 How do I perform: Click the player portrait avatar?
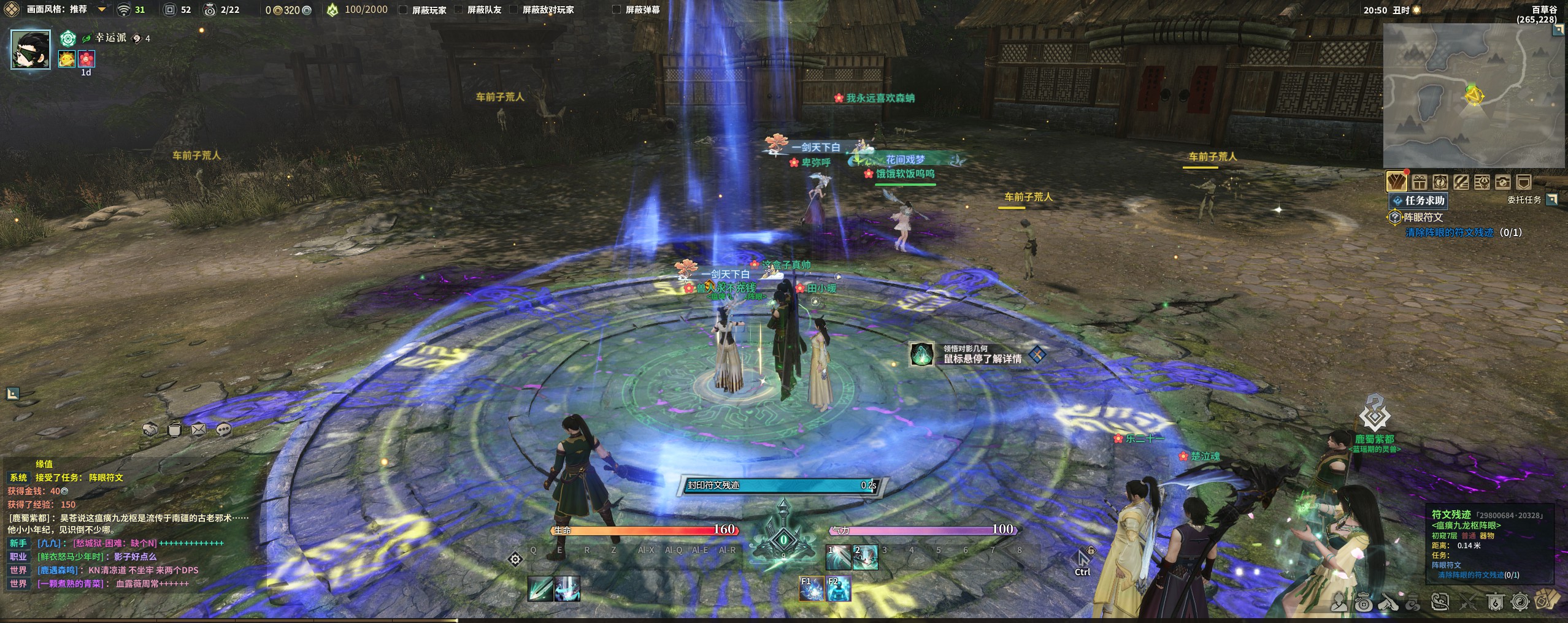pos(31,49)
